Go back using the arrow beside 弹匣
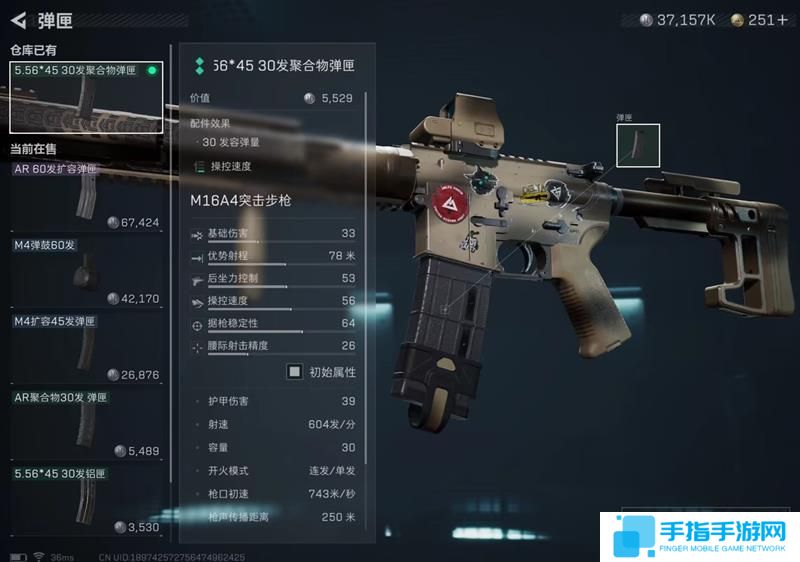800x562 pixels. pos(17,19)
